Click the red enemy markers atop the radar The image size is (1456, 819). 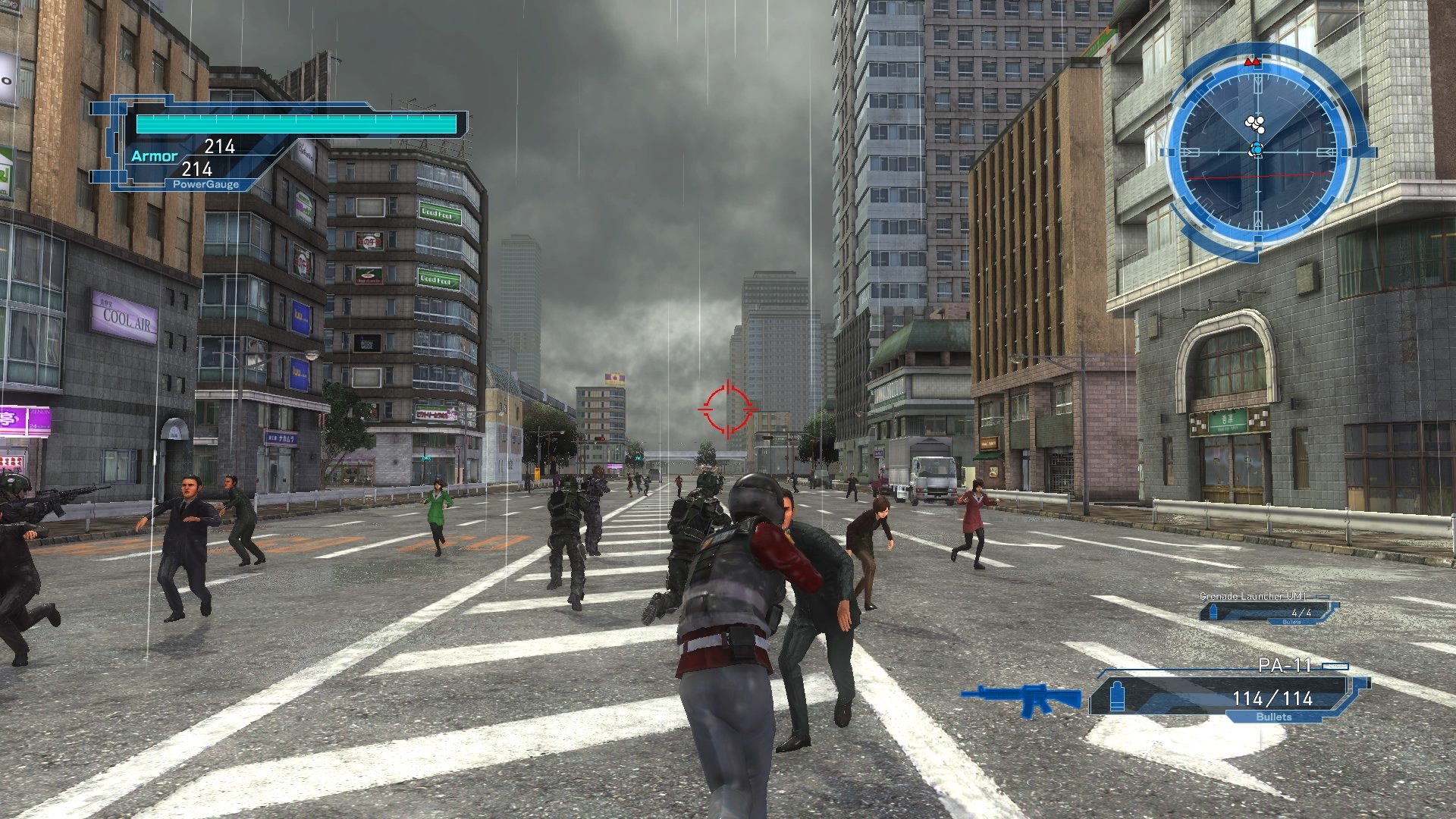click(x=1252, y=61)
